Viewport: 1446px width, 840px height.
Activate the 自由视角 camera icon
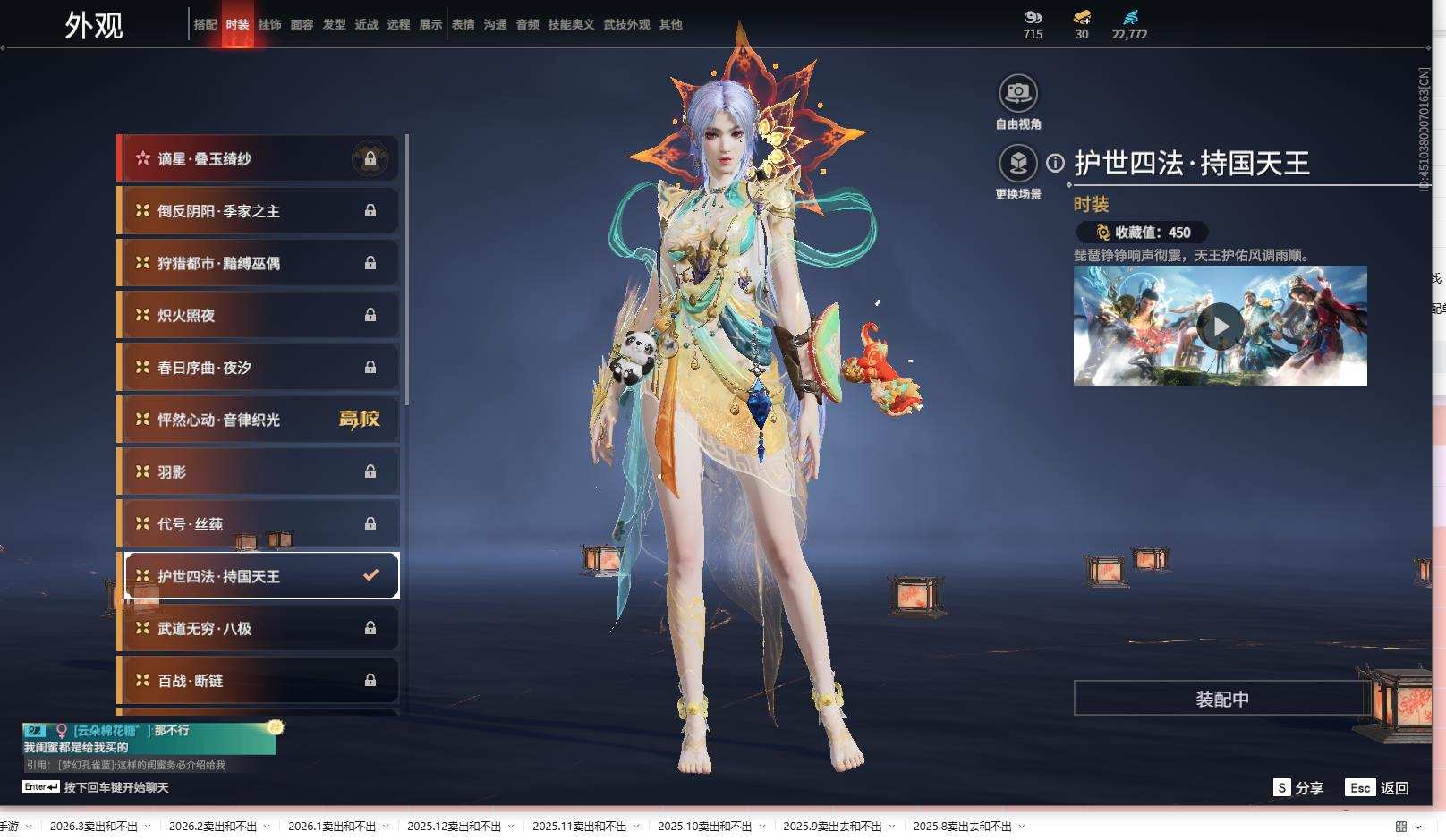1017,93
